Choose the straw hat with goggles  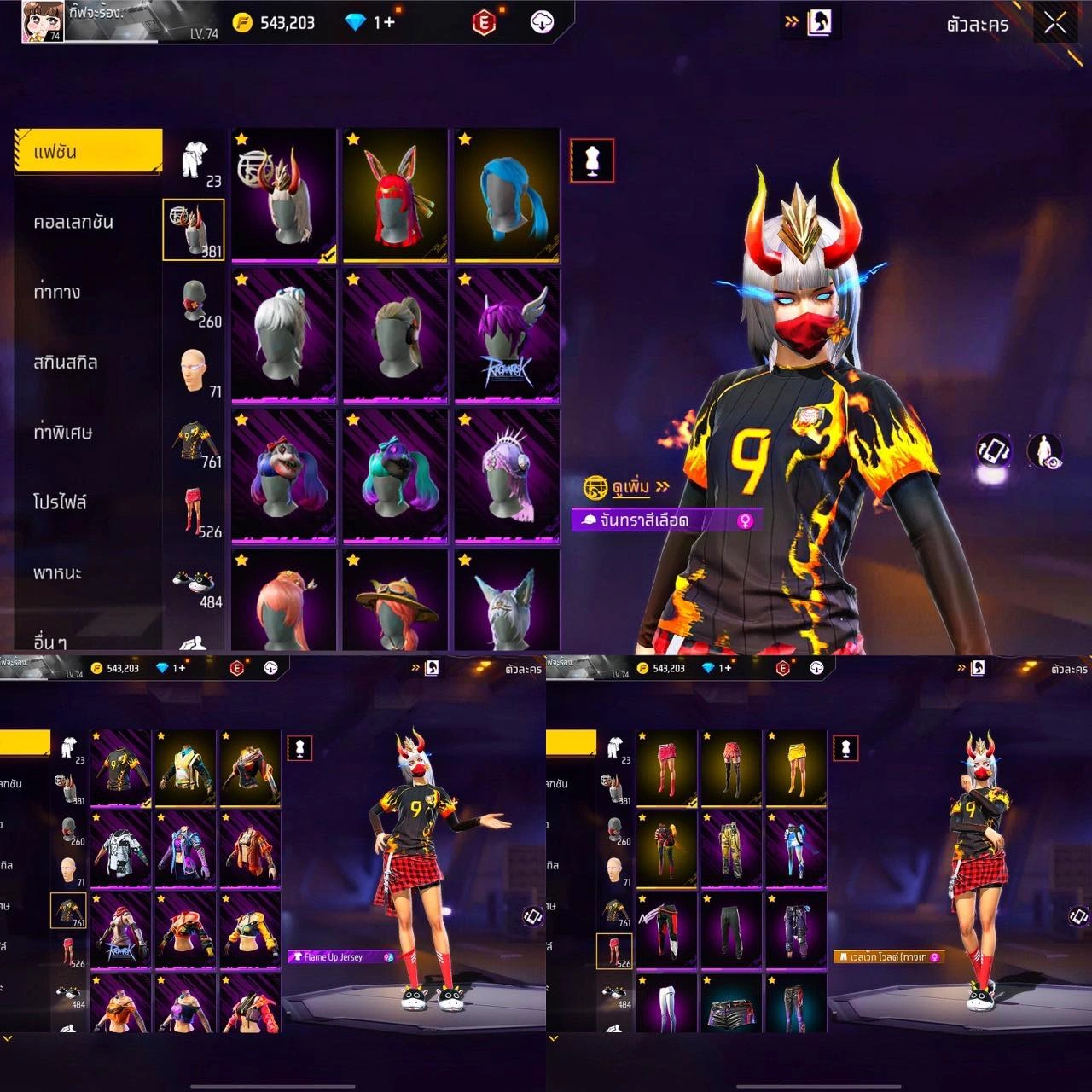pyautogui.click(x=395, y=601)
